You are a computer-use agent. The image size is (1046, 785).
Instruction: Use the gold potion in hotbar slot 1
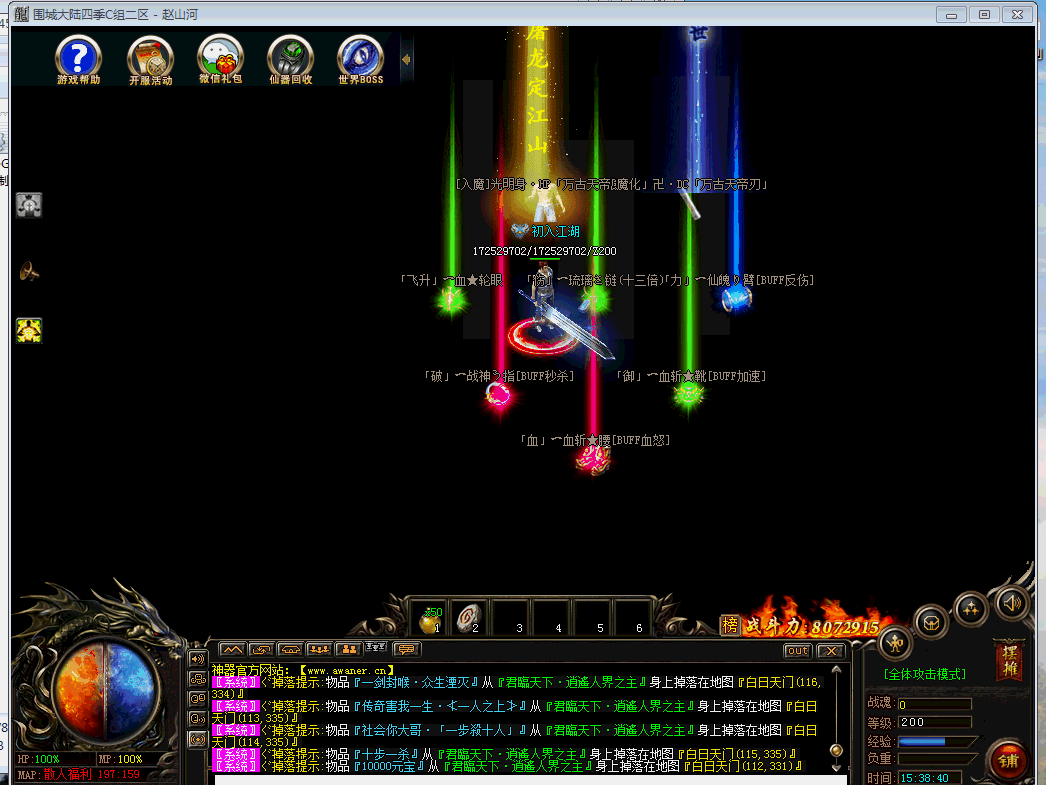pos(431,621)
